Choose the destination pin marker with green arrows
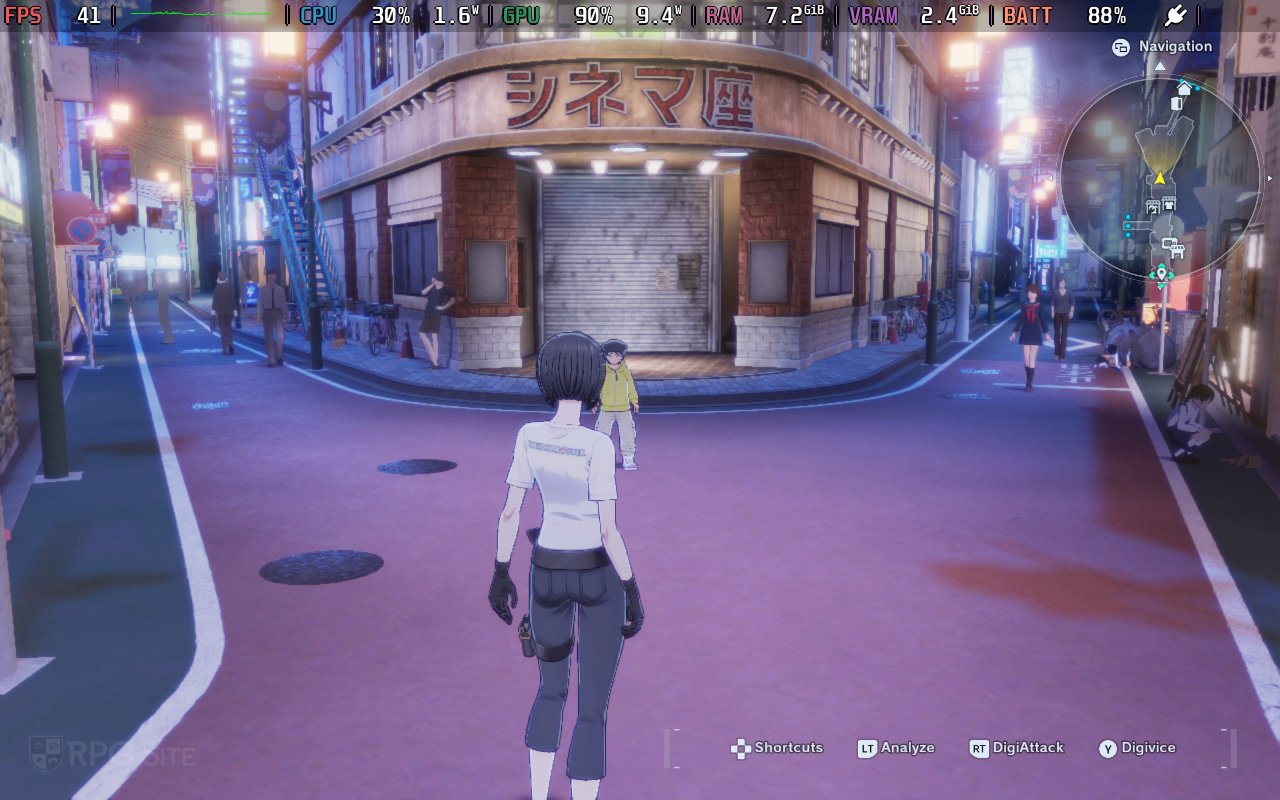The image size is (1280, 800). 1160,273
